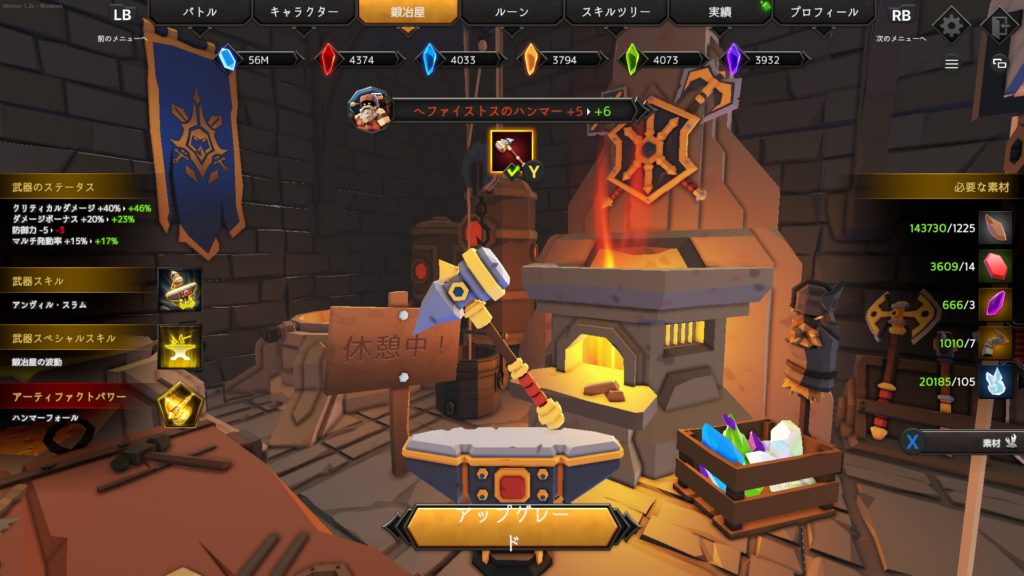Viewport: 1024px width, 576px height.
Task: Choose the アンヴィル・スラム weapon skill icon
Action: (180, 290)
